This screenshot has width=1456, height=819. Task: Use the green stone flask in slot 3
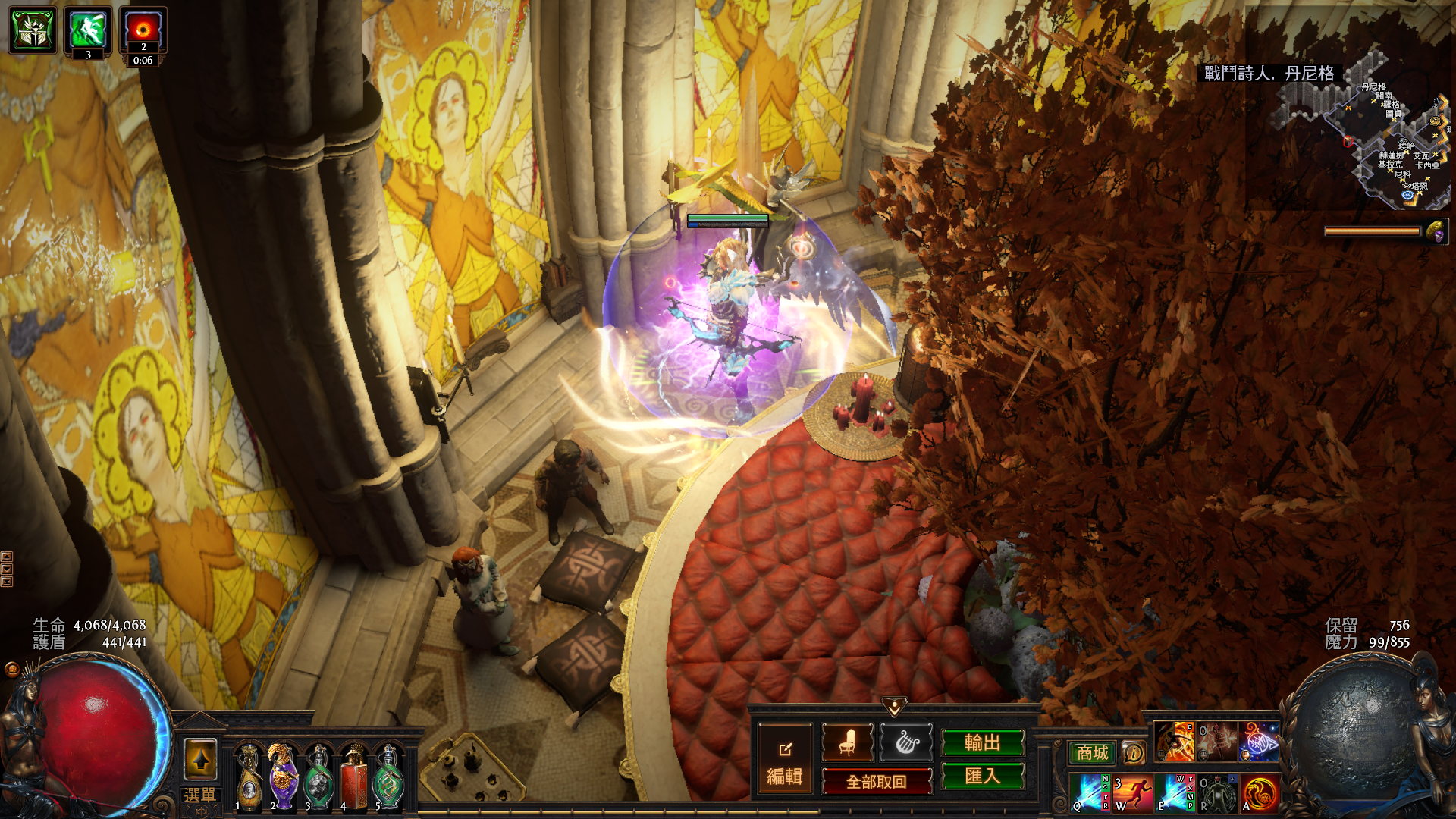coord(318,777)
